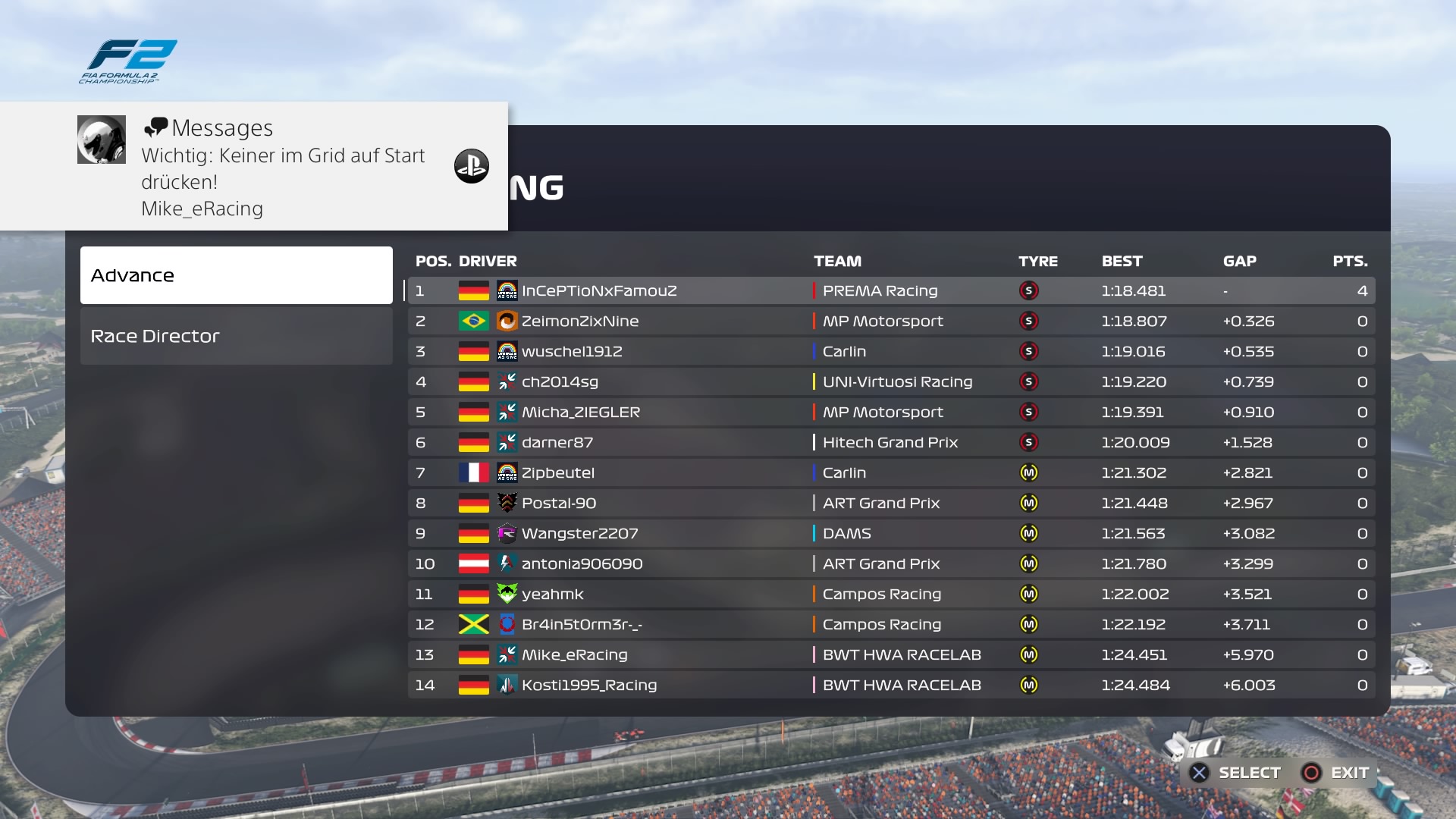Select the Advance menu option
This screenshot has width=1456, height=819.
(x=236, y=275)
